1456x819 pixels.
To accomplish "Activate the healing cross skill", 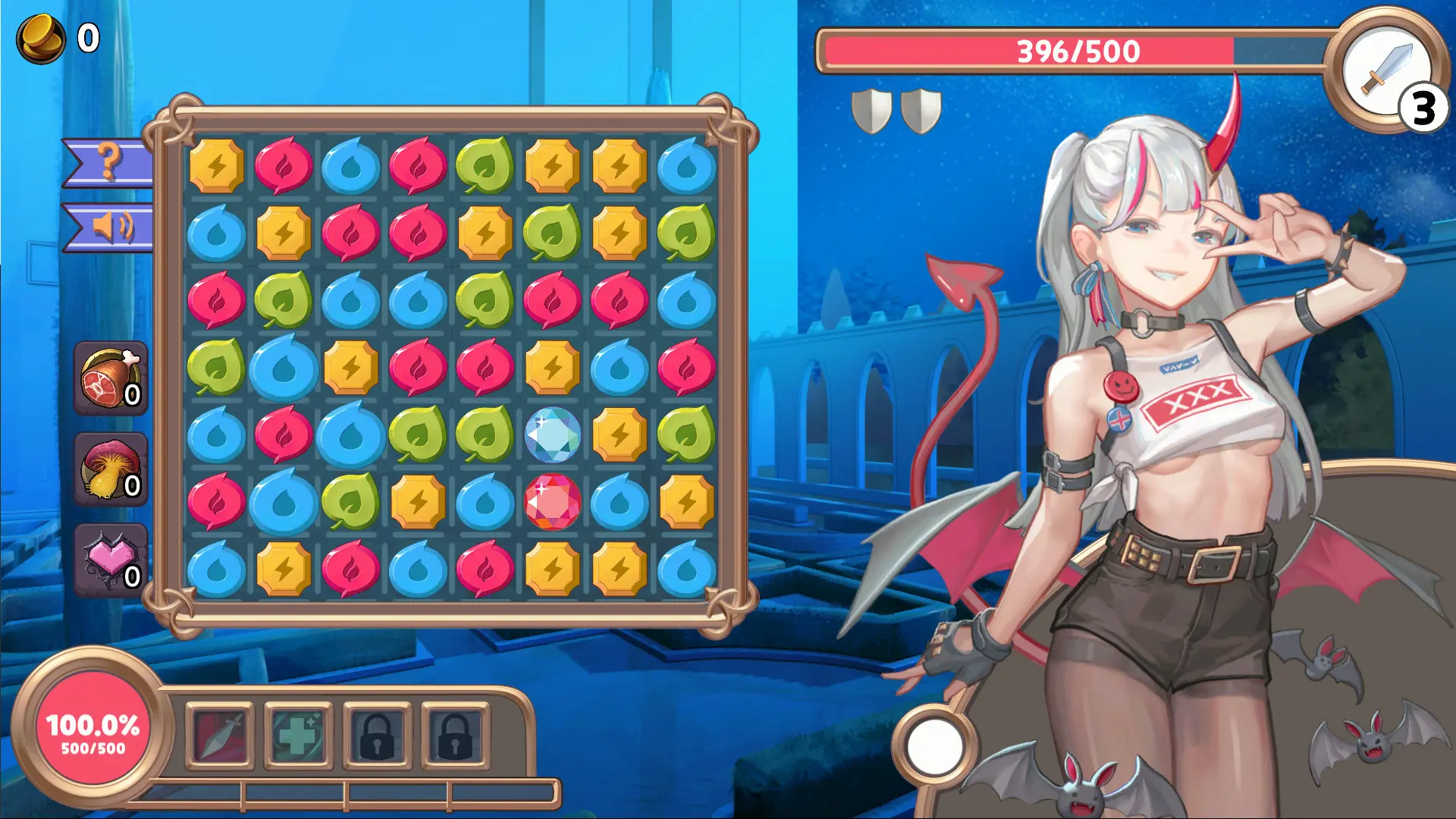I will click(x=298, y=733).
